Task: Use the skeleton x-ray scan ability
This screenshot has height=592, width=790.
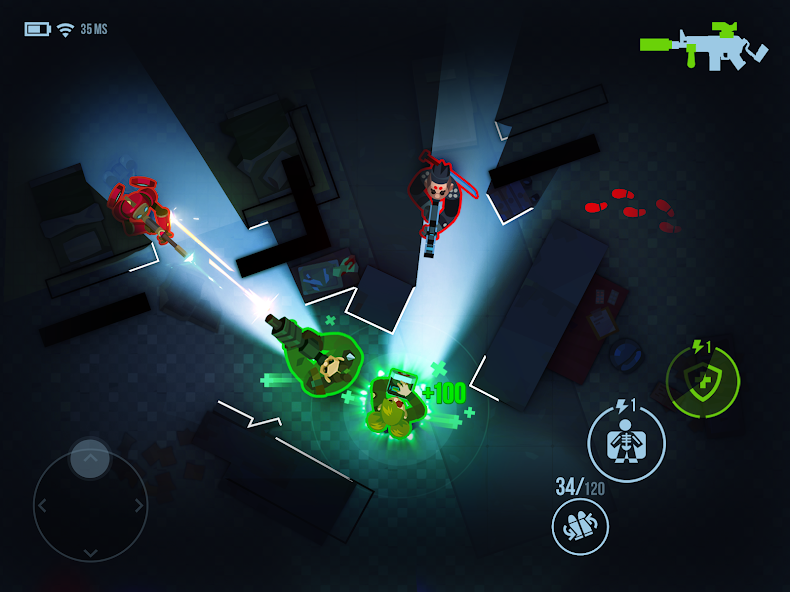Action: tap(626, 443)
